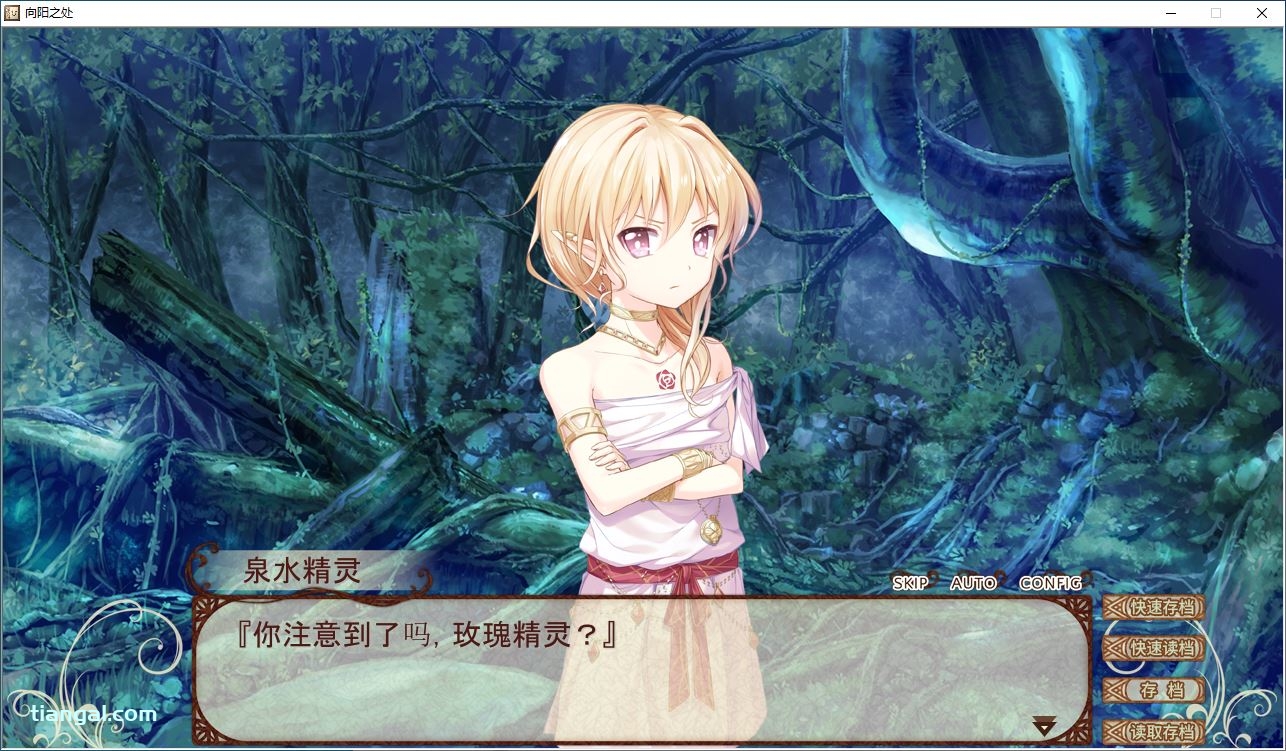The width and height of the screenshot is (1286, 751).
Task: Click the double-arrow advance icon in dialogue box
Action: [x=1046, y=722]
